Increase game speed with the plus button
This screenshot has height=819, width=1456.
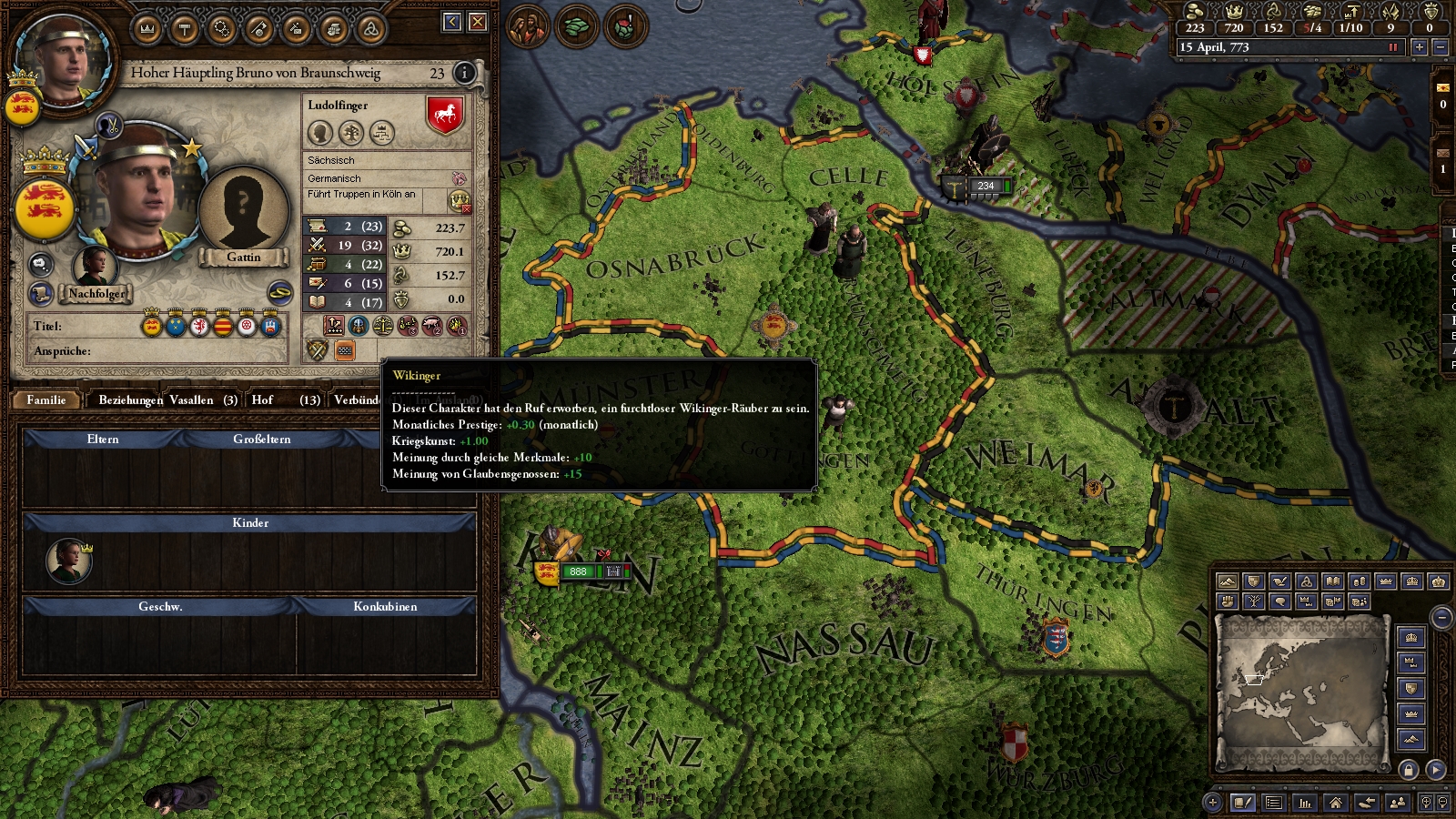tap(1419, 47)
